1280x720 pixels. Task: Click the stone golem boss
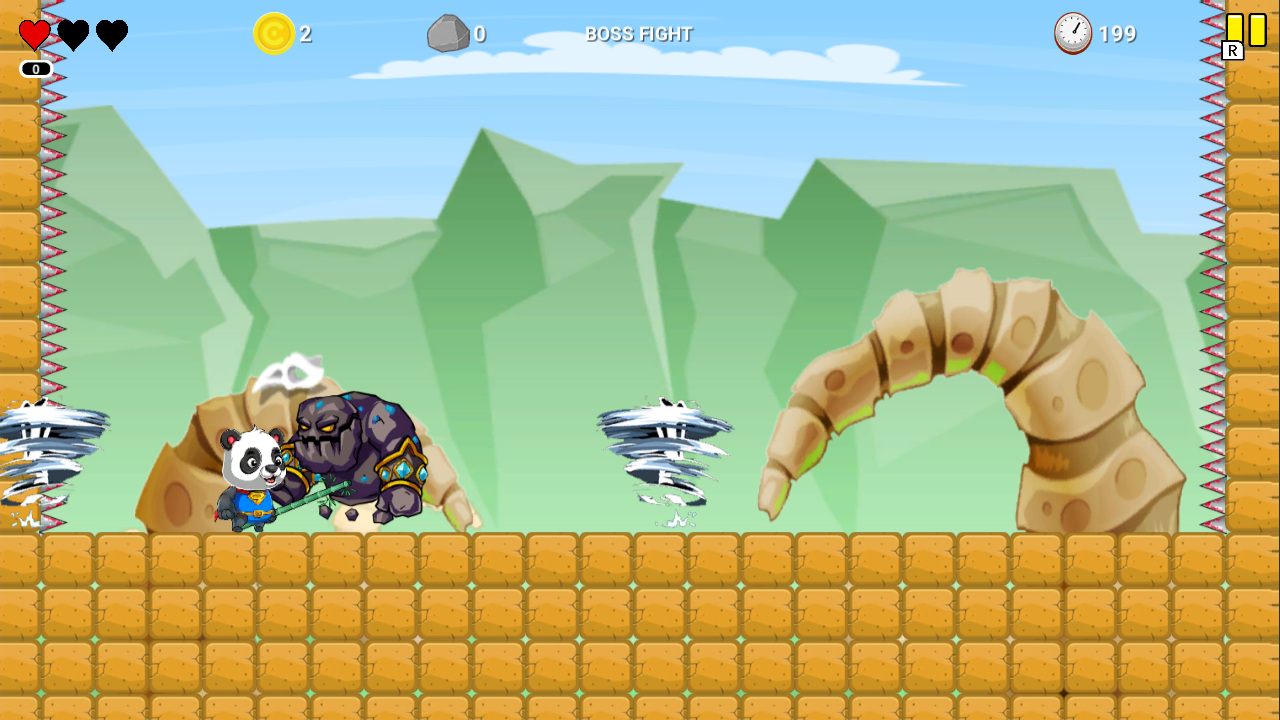pyautogui.click(x=360, y=450)
